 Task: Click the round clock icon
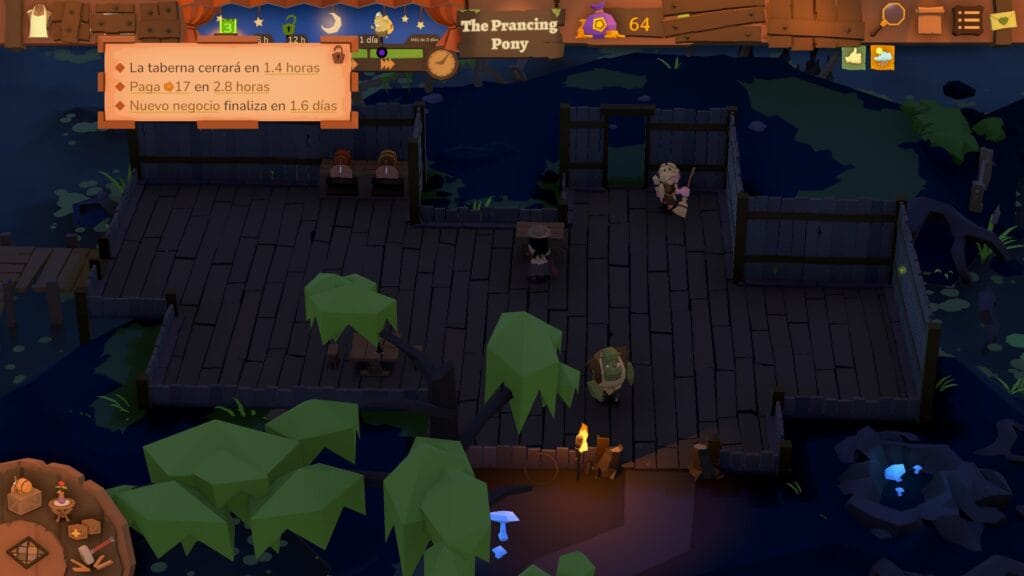(x=441, y=63)
